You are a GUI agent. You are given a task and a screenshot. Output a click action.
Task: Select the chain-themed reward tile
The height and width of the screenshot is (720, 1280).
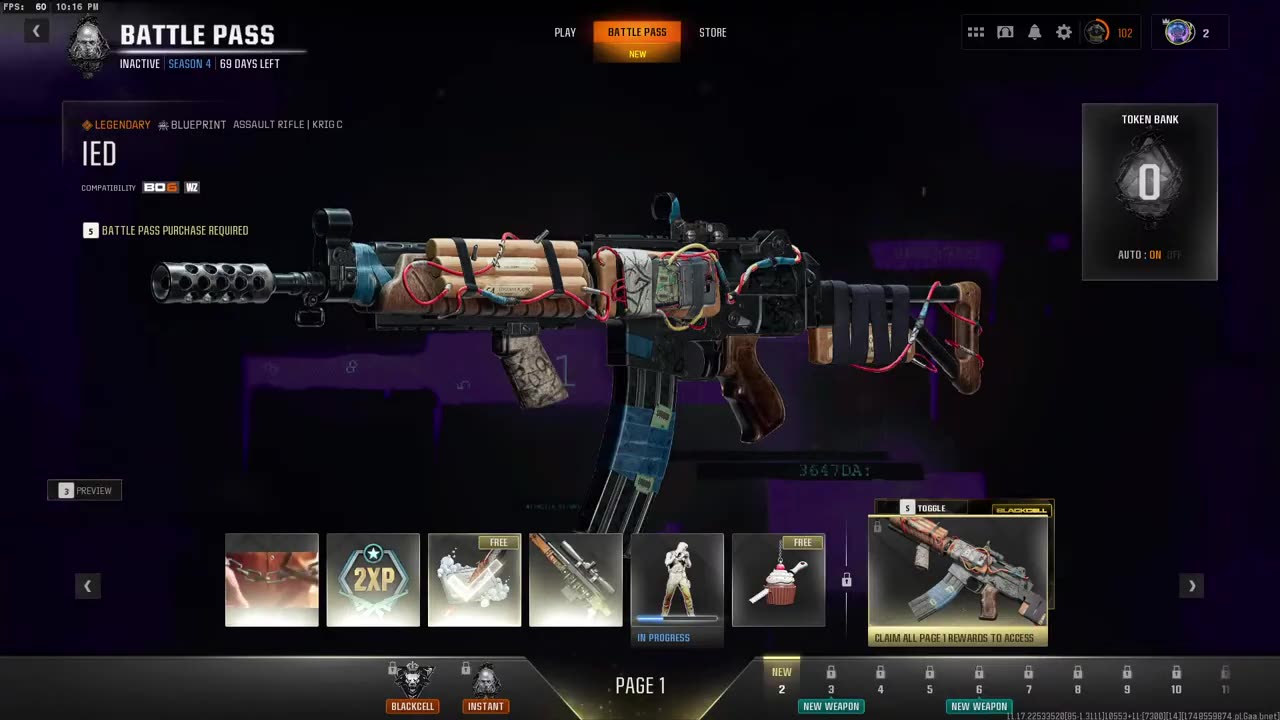[x=272, y=580]
